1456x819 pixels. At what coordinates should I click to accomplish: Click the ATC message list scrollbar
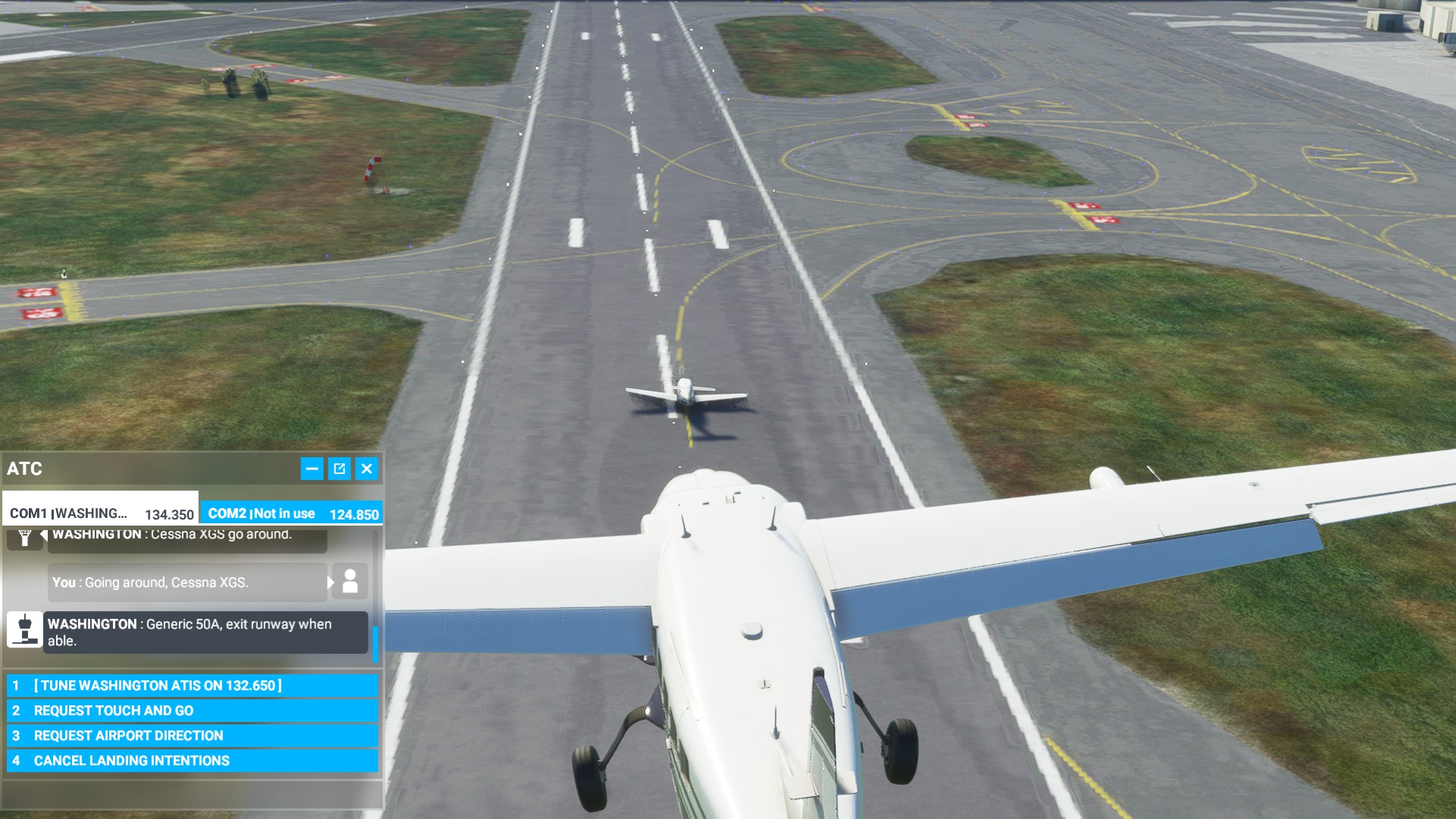[x=375, y=642]
